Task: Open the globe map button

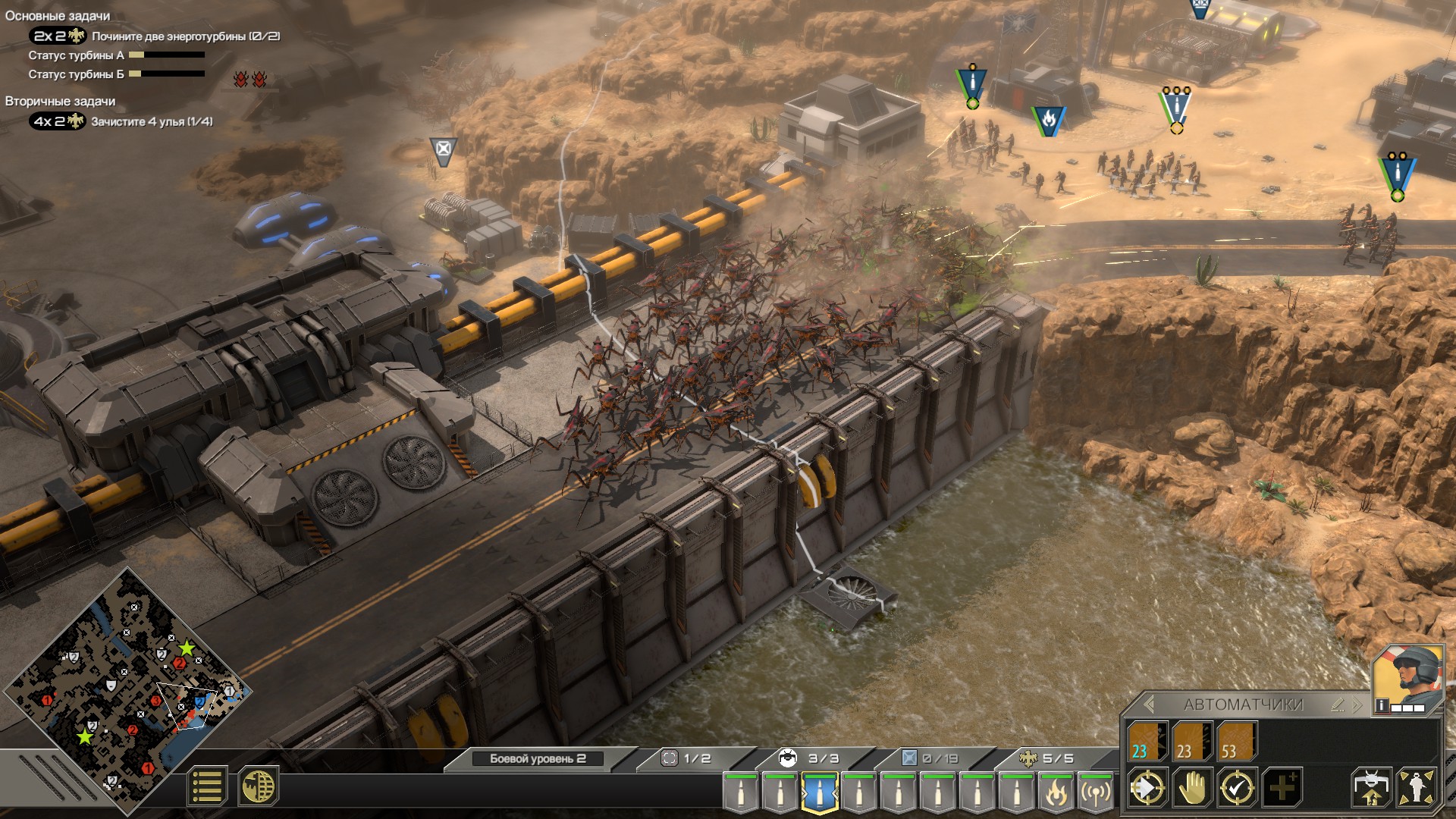Action: pyautogui.click(x=259, y=786)
